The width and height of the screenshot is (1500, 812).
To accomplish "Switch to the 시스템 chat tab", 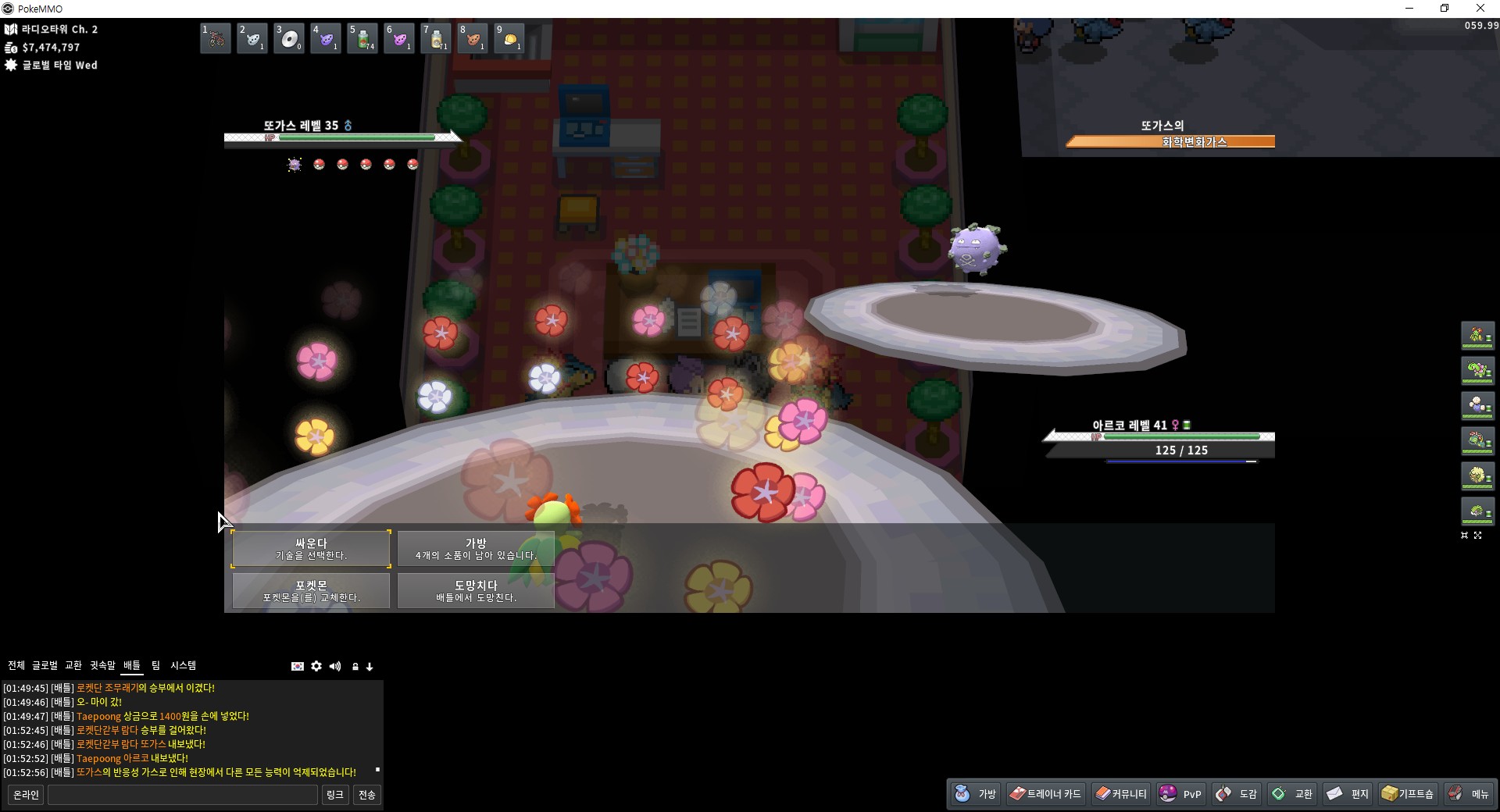I will 184,665.
